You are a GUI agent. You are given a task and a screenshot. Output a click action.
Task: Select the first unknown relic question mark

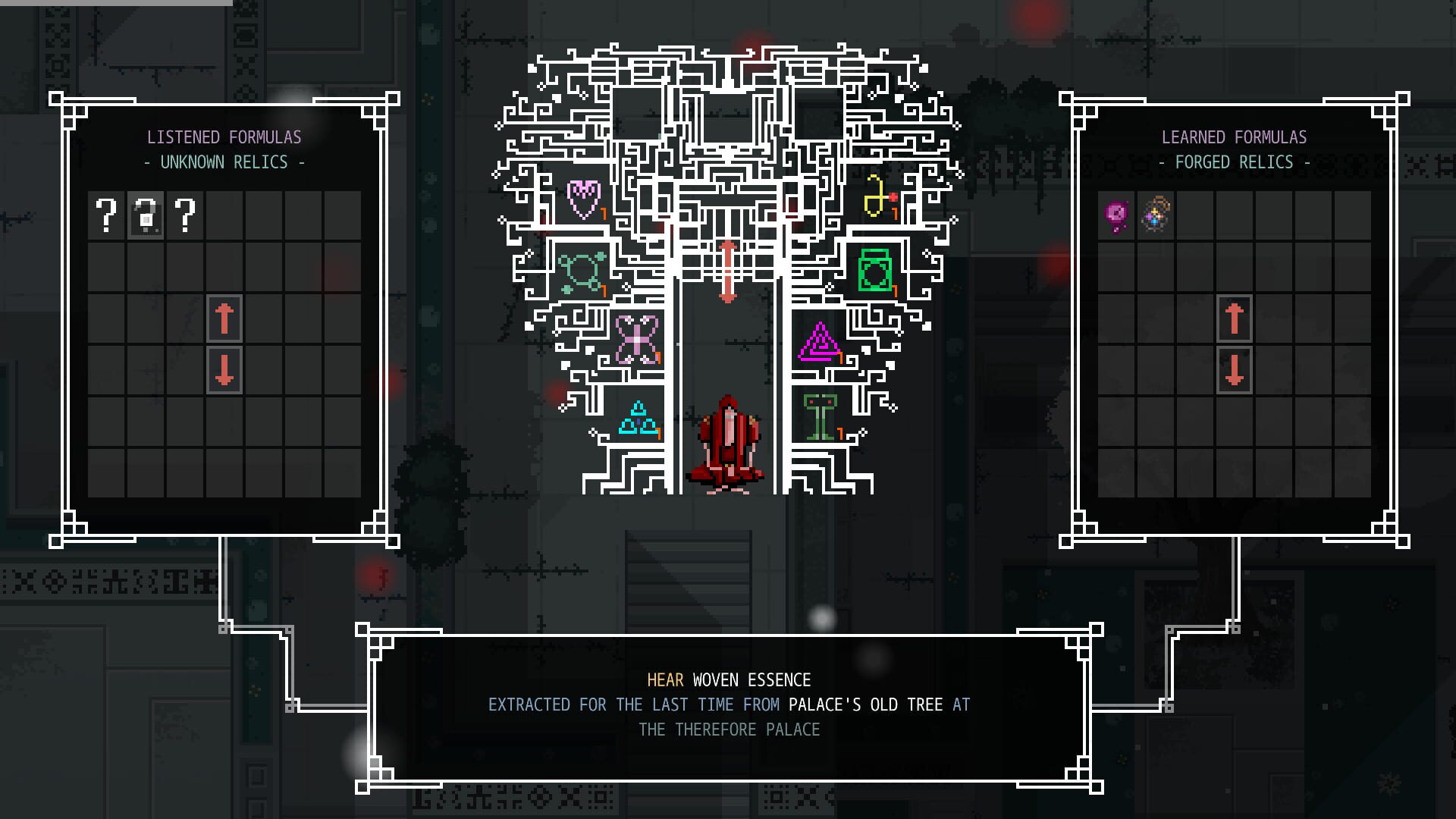click(x=107, y=216)
